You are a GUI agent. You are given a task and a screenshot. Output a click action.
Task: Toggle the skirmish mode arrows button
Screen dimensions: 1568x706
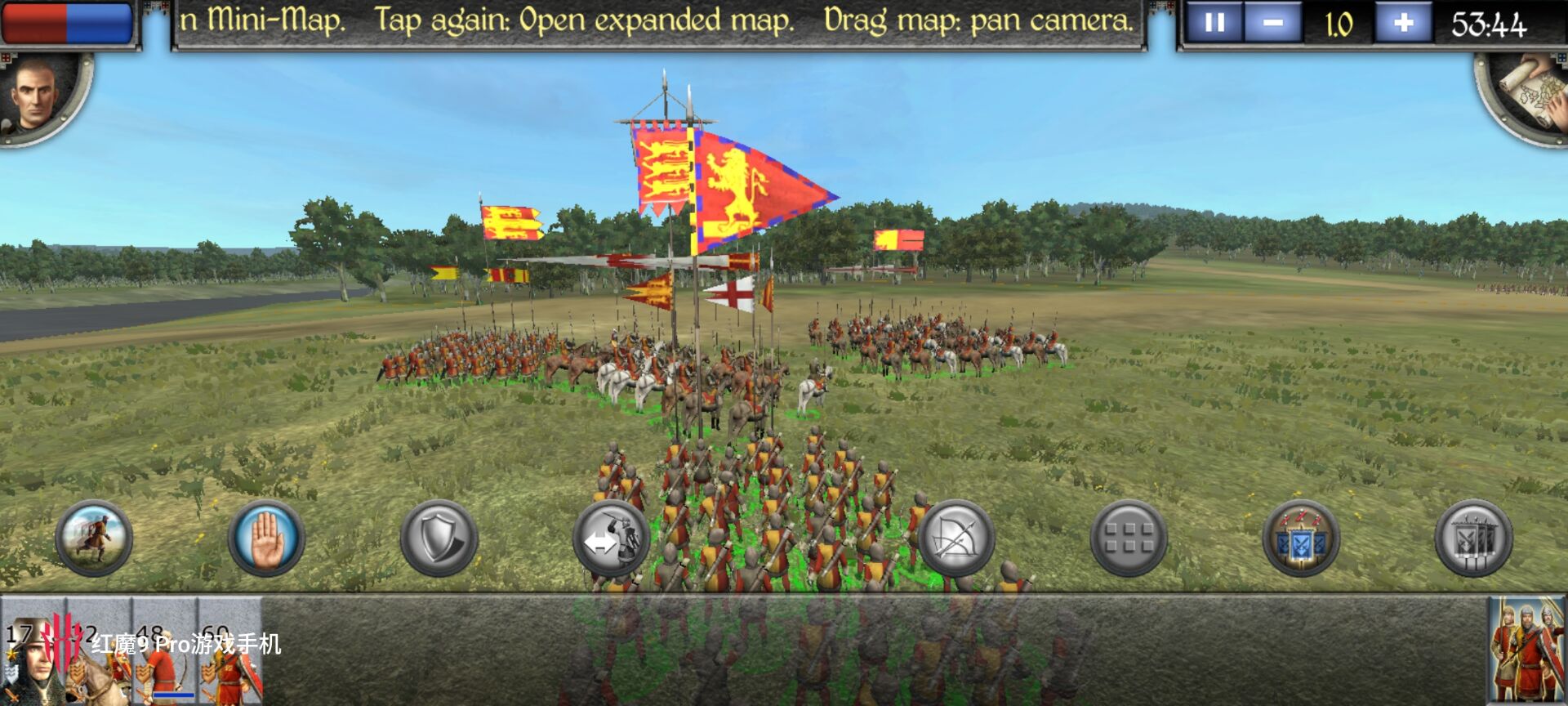coord(611,538)
